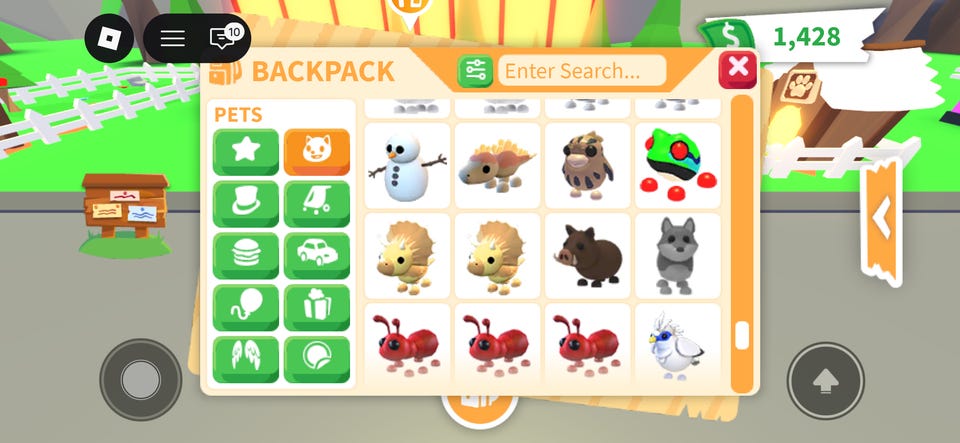The height and width of the screenshot is (443, 960).
Task: Switch to the star favorites category
Action: pos(245,152)
